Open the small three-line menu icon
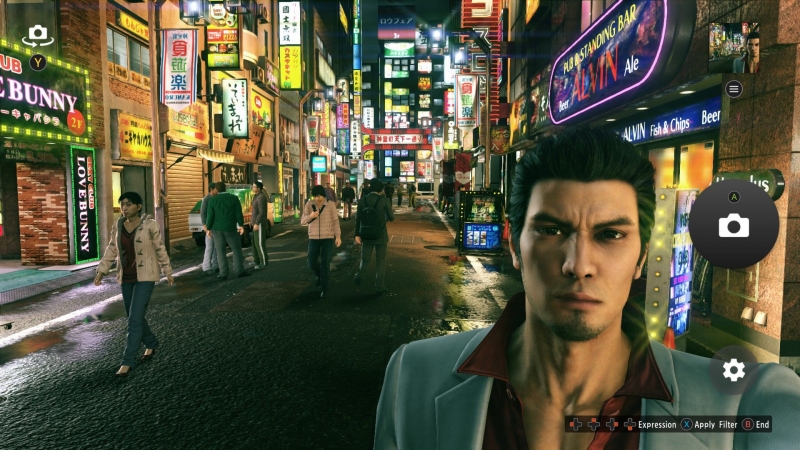The width and height of the screenshot is (800, 450). click(x=734, y=89)
